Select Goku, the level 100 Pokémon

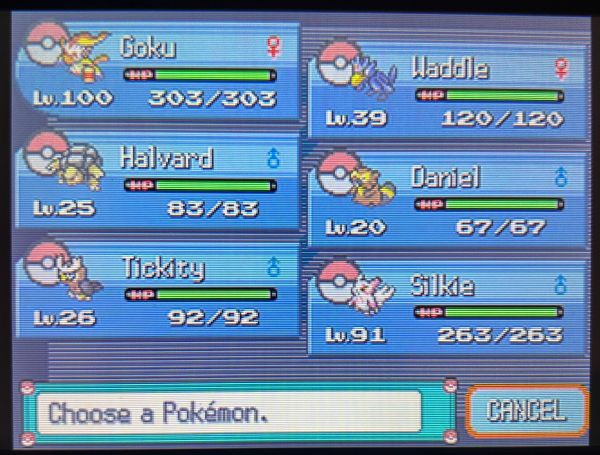point(160,72)
